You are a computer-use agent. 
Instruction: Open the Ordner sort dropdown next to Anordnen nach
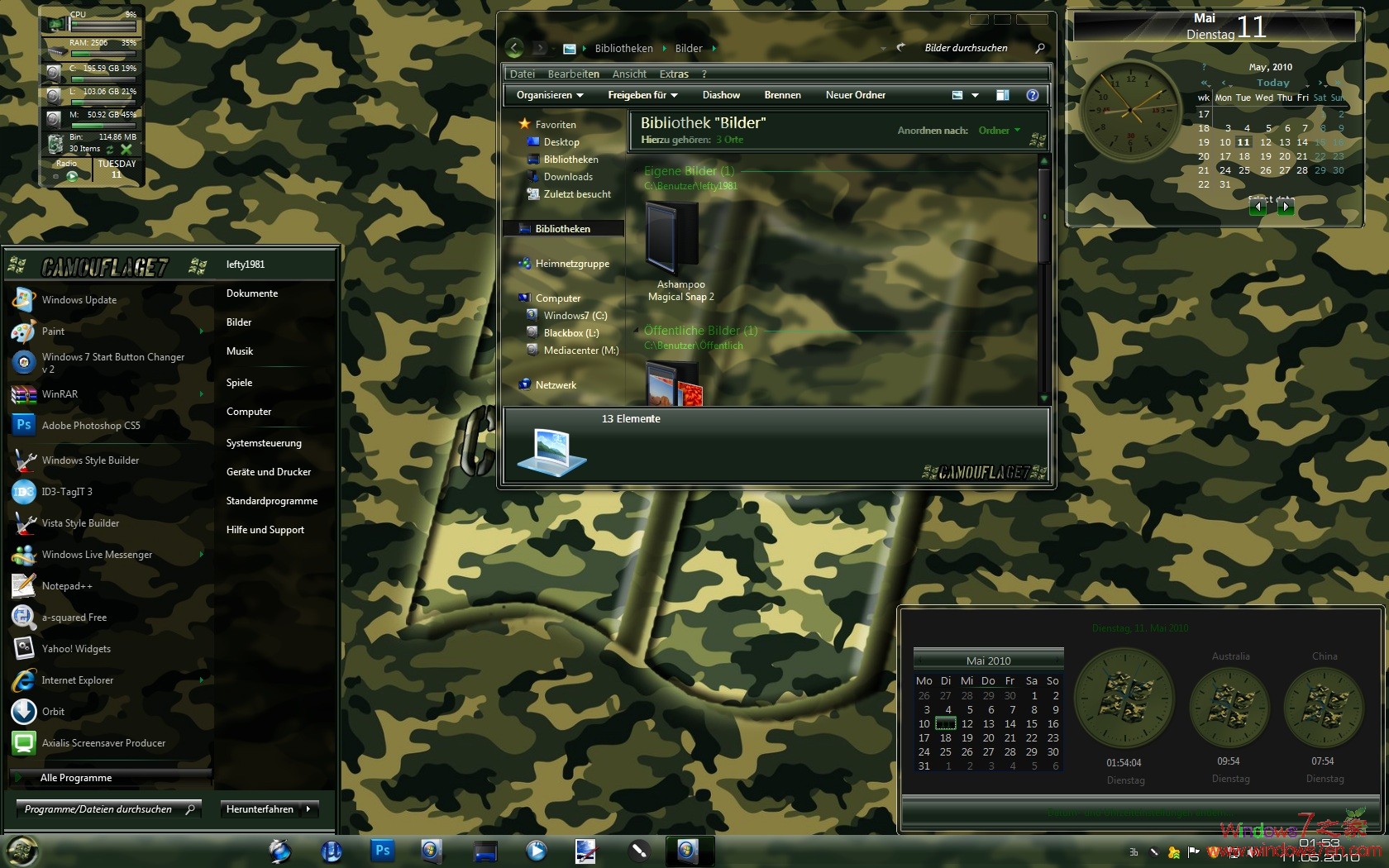tap(999, 130)
